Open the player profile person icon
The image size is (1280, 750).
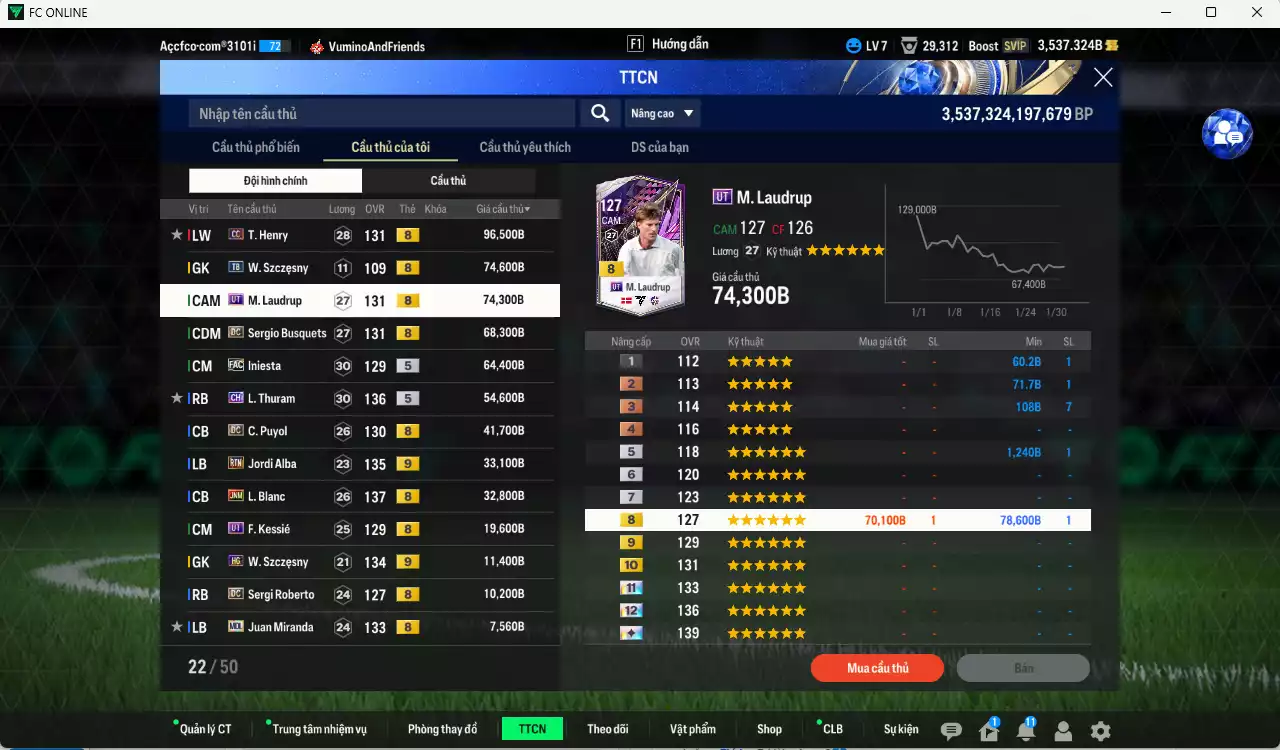click(1063, 729)
